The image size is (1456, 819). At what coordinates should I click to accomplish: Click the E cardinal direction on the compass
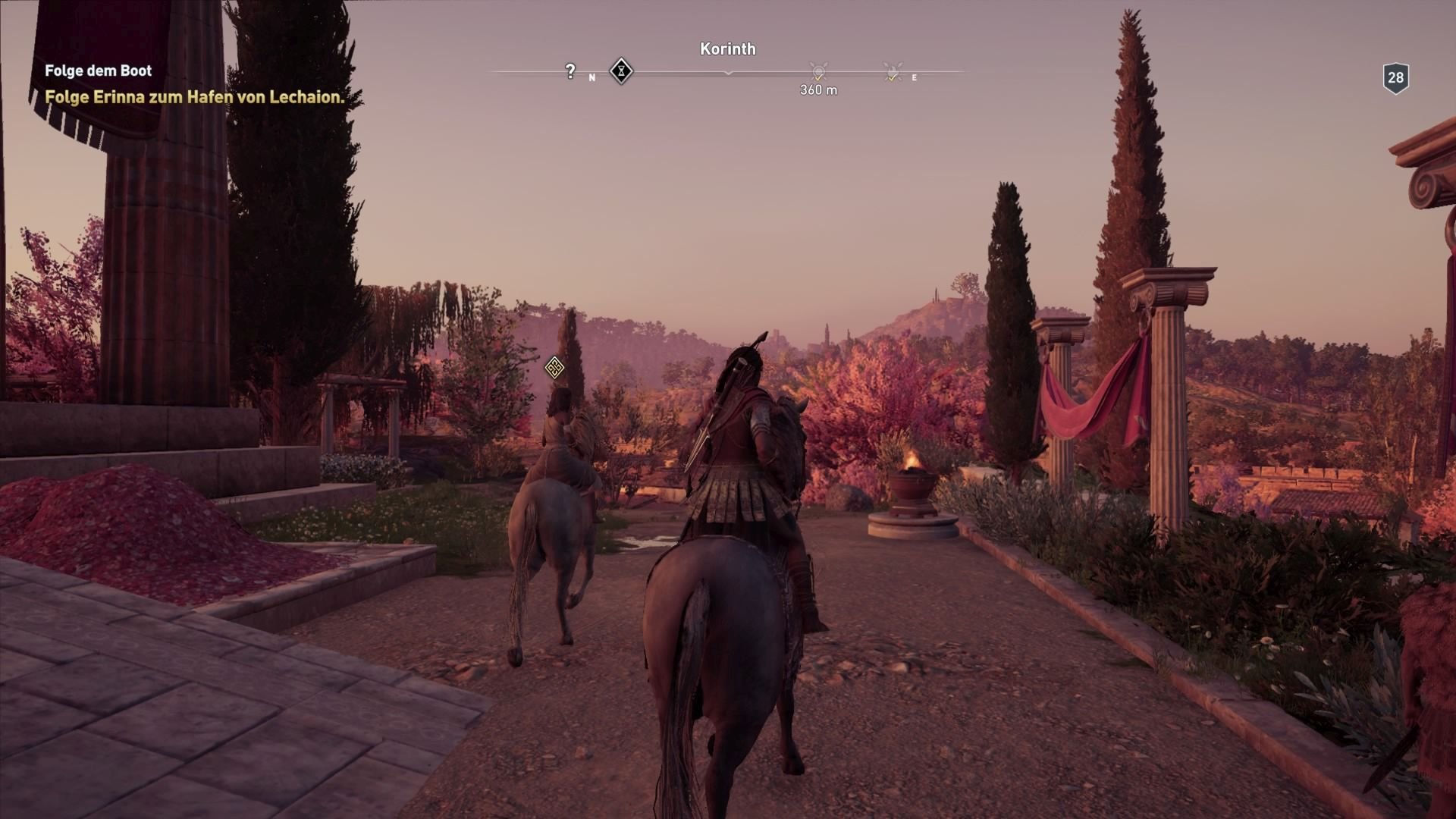tap(914, 77)
